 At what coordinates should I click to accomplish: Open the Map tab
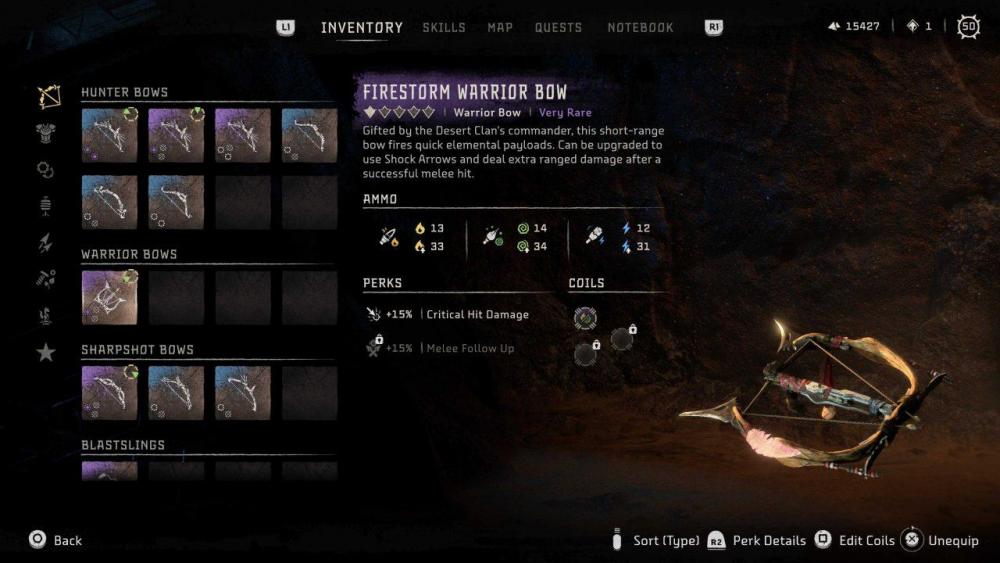point(500,27)
